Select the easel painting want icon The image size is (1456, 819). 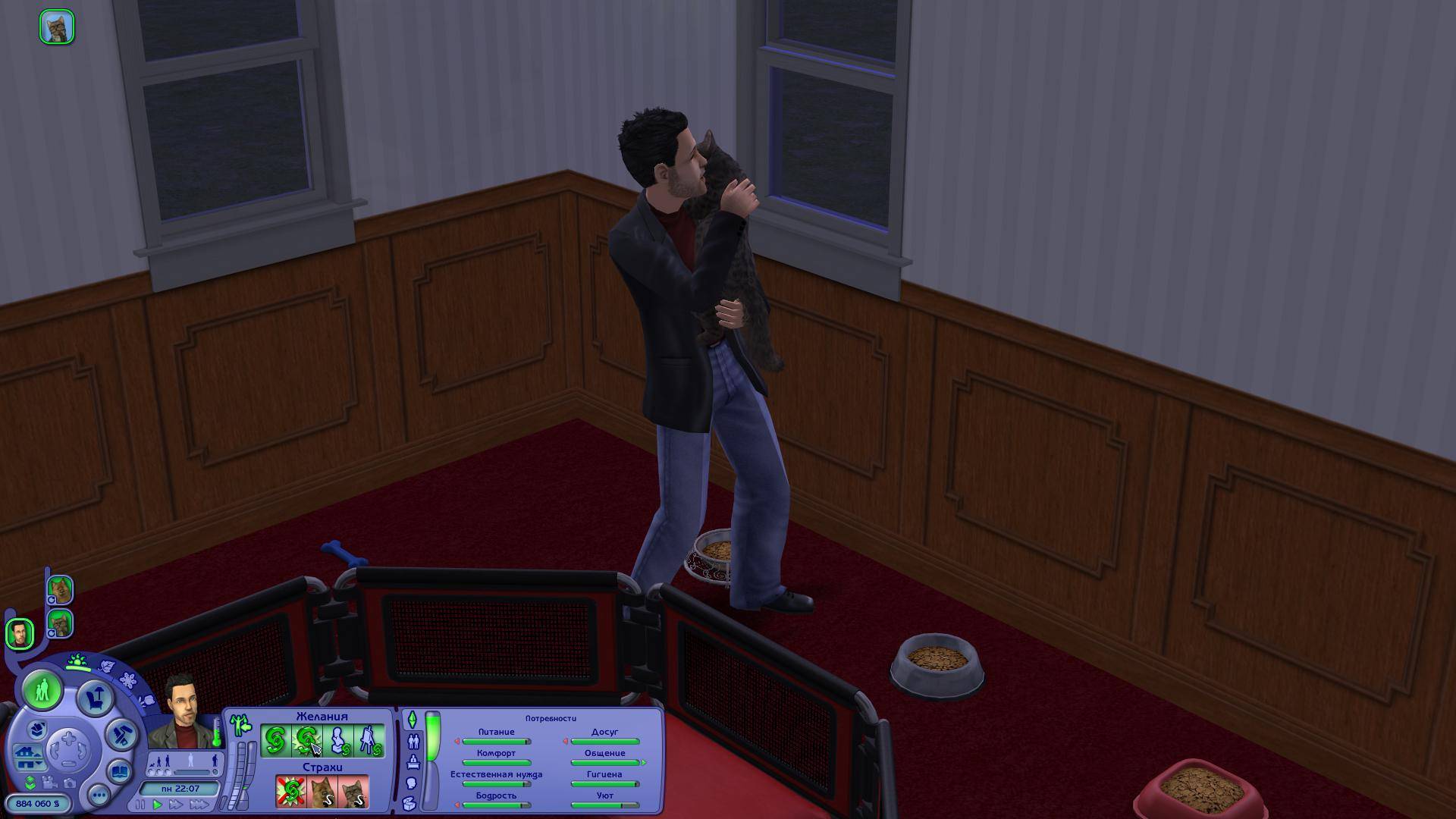coord(369,741)
